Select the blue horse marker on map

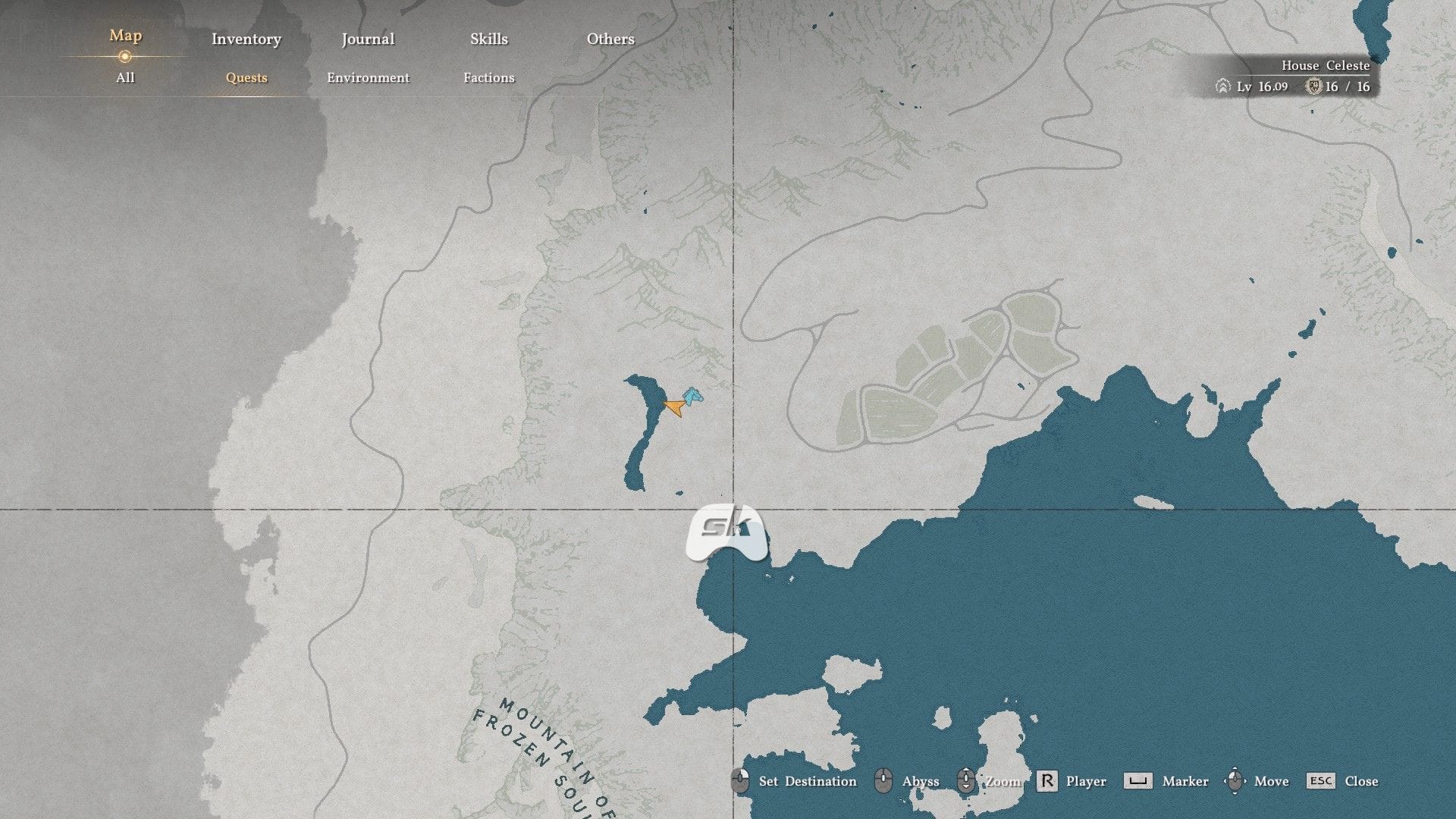click(692, 395)
